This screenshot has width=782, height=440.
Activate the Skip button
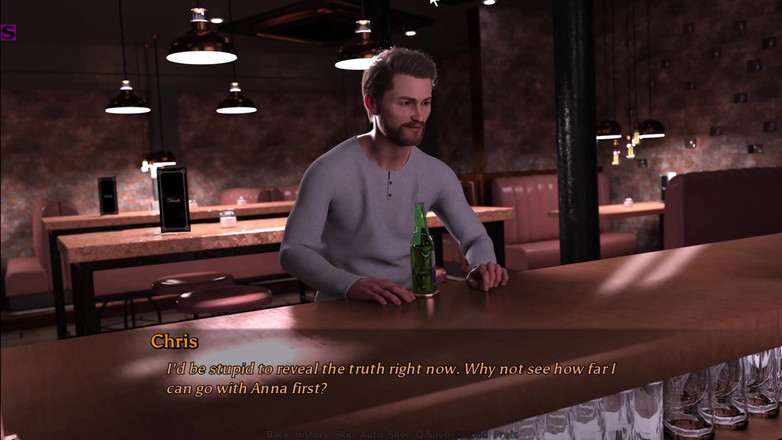click(345, 435)
